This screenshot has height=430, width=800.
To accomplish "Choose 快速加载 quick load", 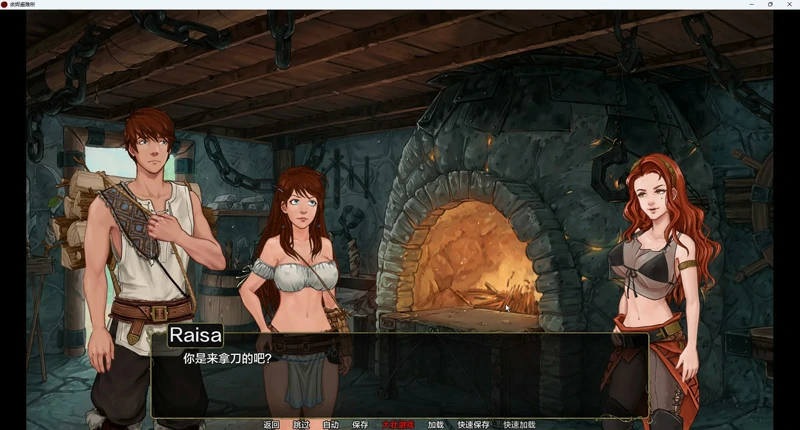I will coord(519,425).
